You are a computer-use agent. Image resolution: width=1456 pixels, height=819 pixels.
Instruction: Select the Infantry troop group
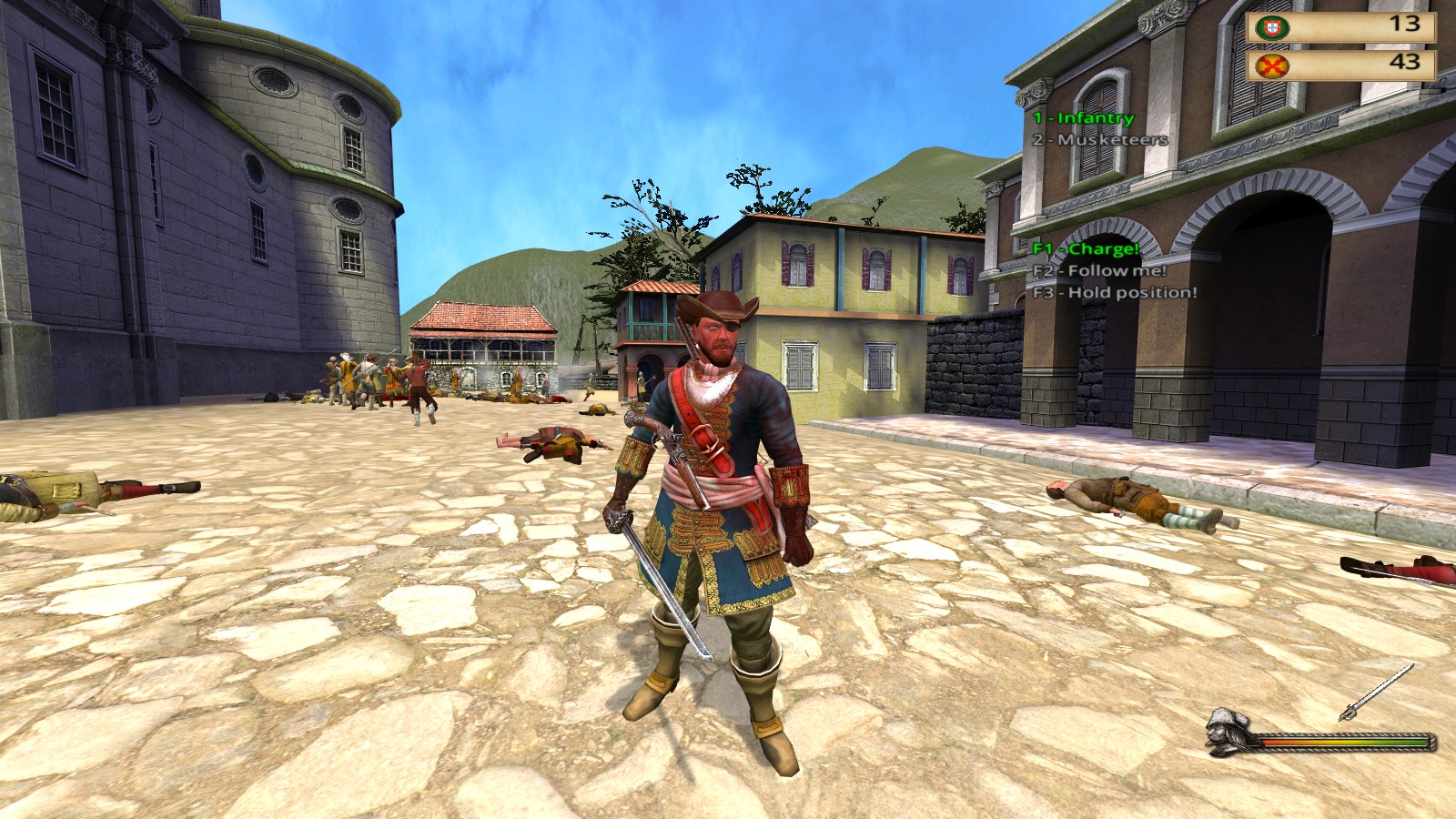1083,118
